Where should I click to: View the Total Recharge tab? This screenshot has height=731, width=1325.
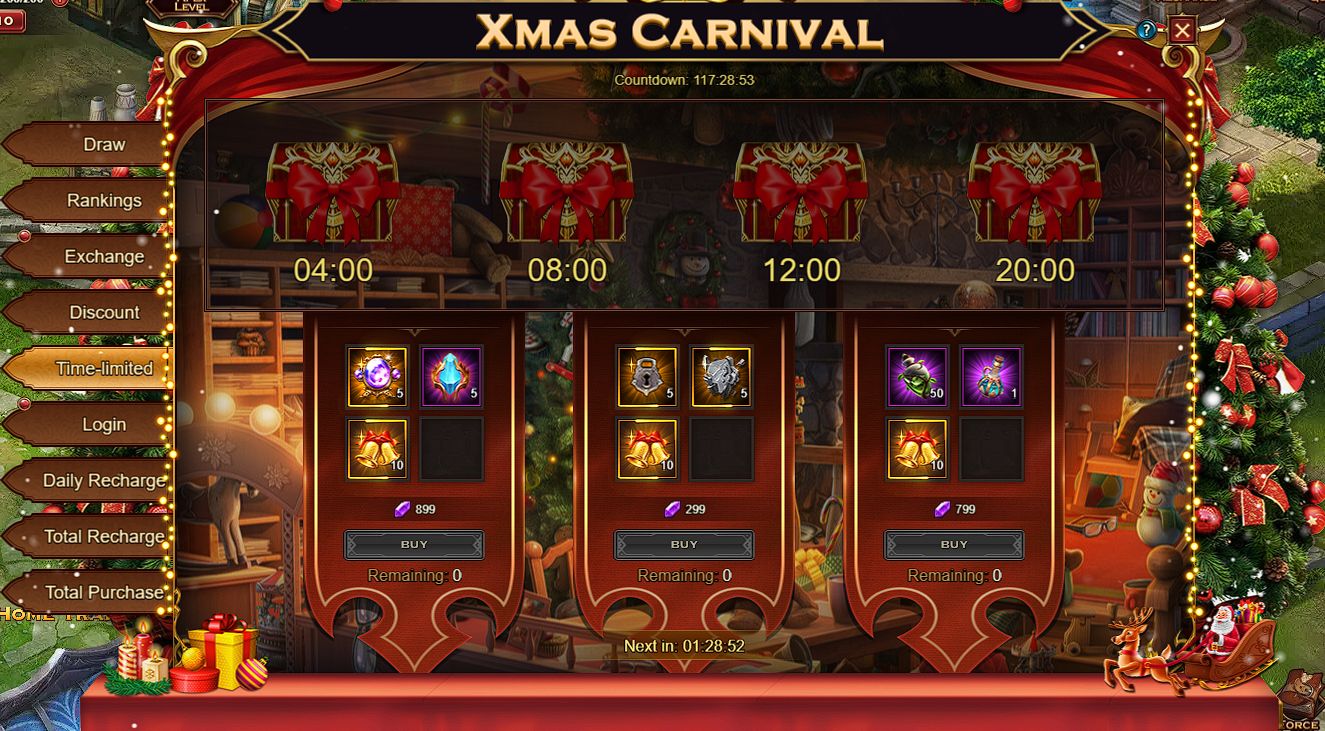[x=103, y=537]
